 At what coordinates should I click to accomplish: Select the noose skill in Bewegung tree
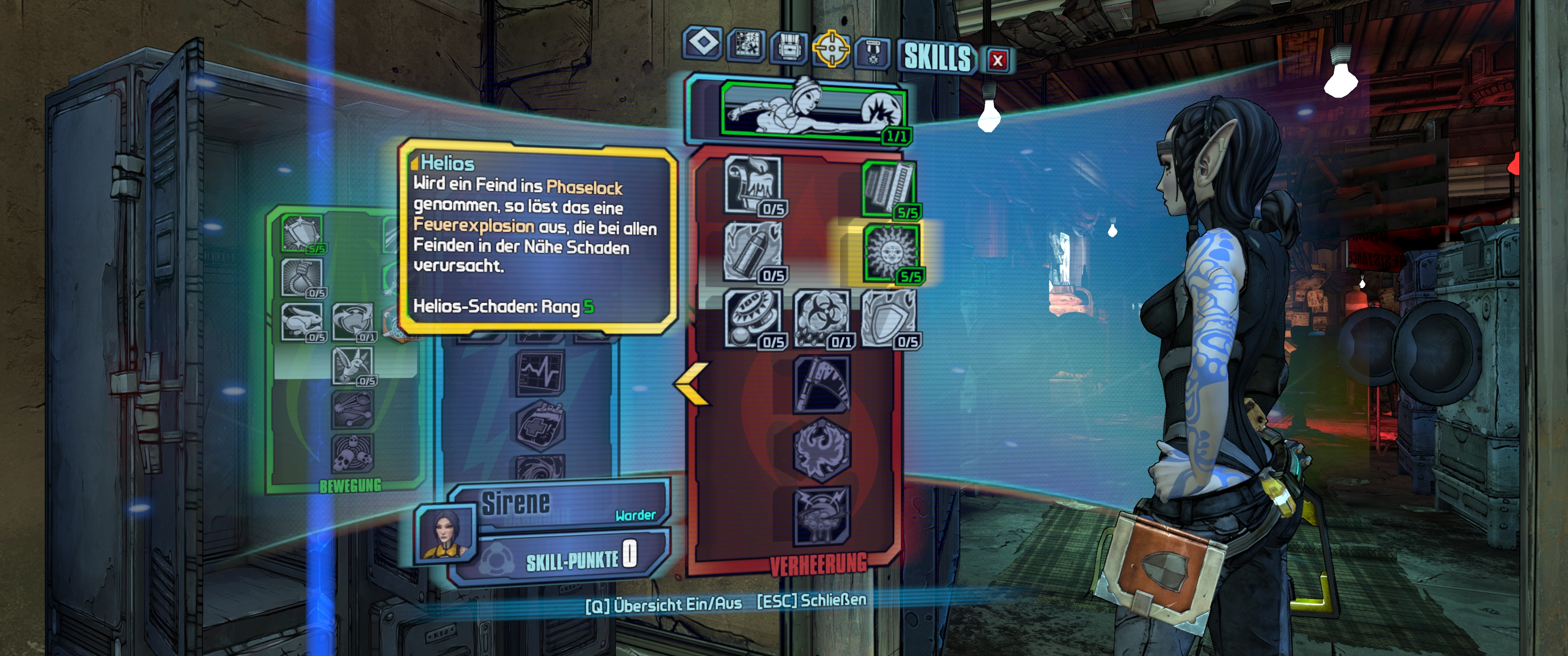[x=302, y=276]
